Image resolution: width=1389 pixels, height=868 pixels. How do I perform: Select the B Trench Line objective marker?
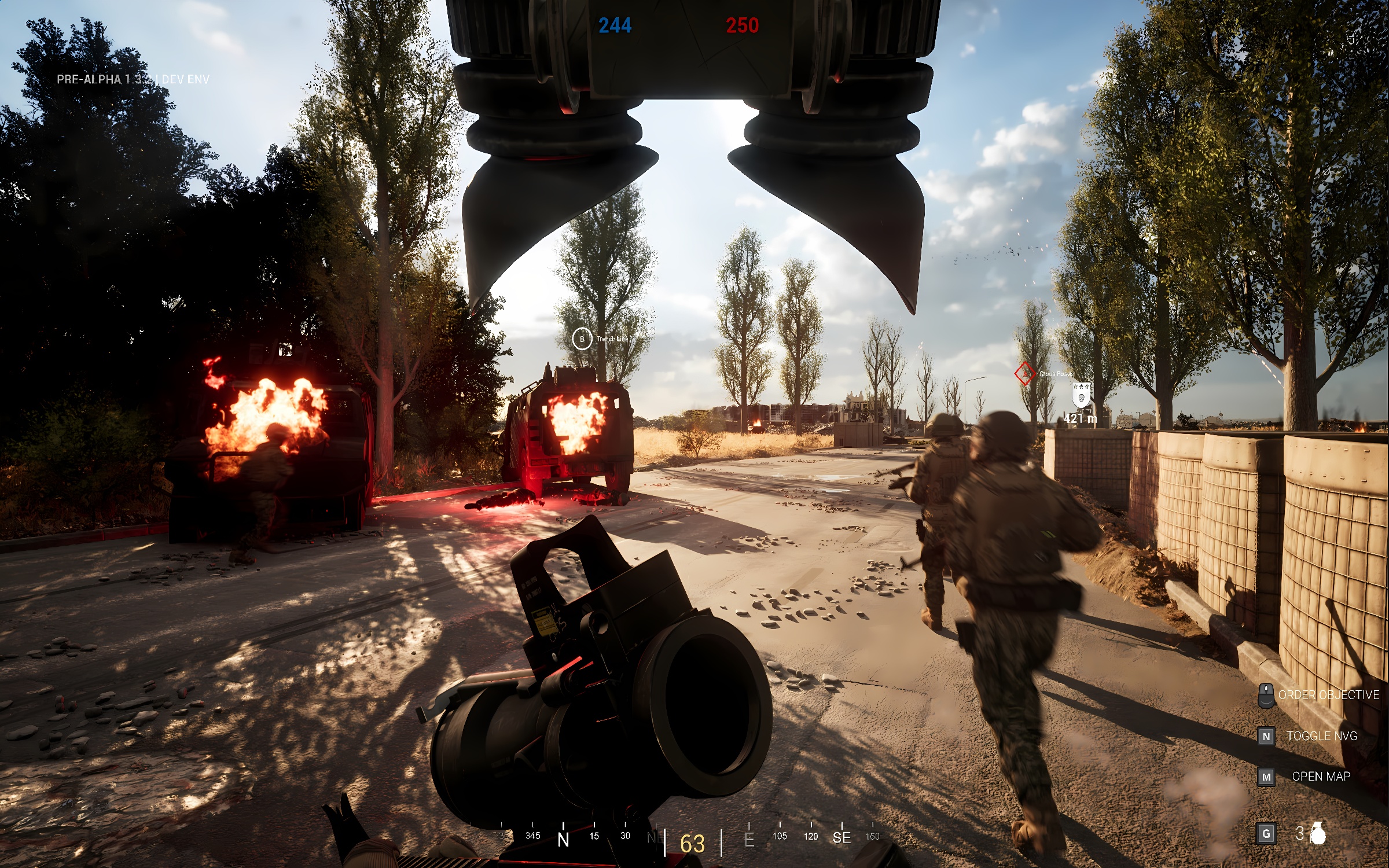[582, 339]
